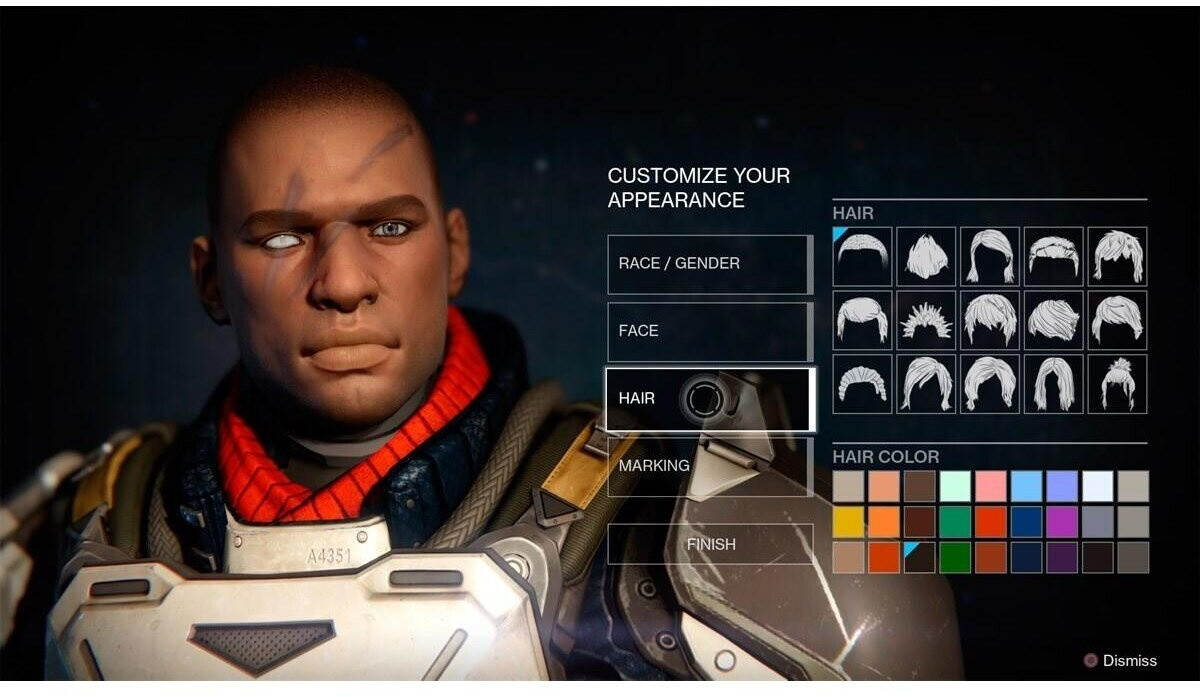This screenshot has height=697, width=1200.
Task: Open the Race / Gender menu
Action: [709, 264]
